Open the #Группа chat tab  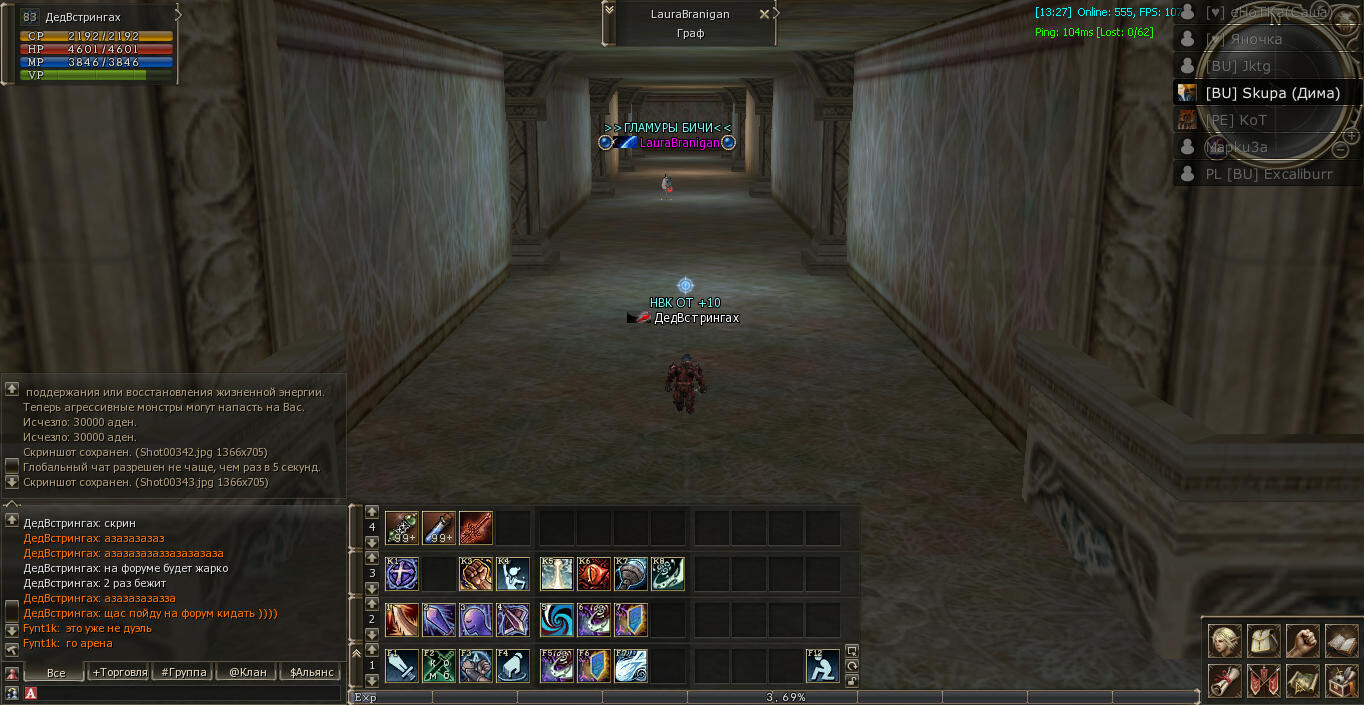coord(184,672)
